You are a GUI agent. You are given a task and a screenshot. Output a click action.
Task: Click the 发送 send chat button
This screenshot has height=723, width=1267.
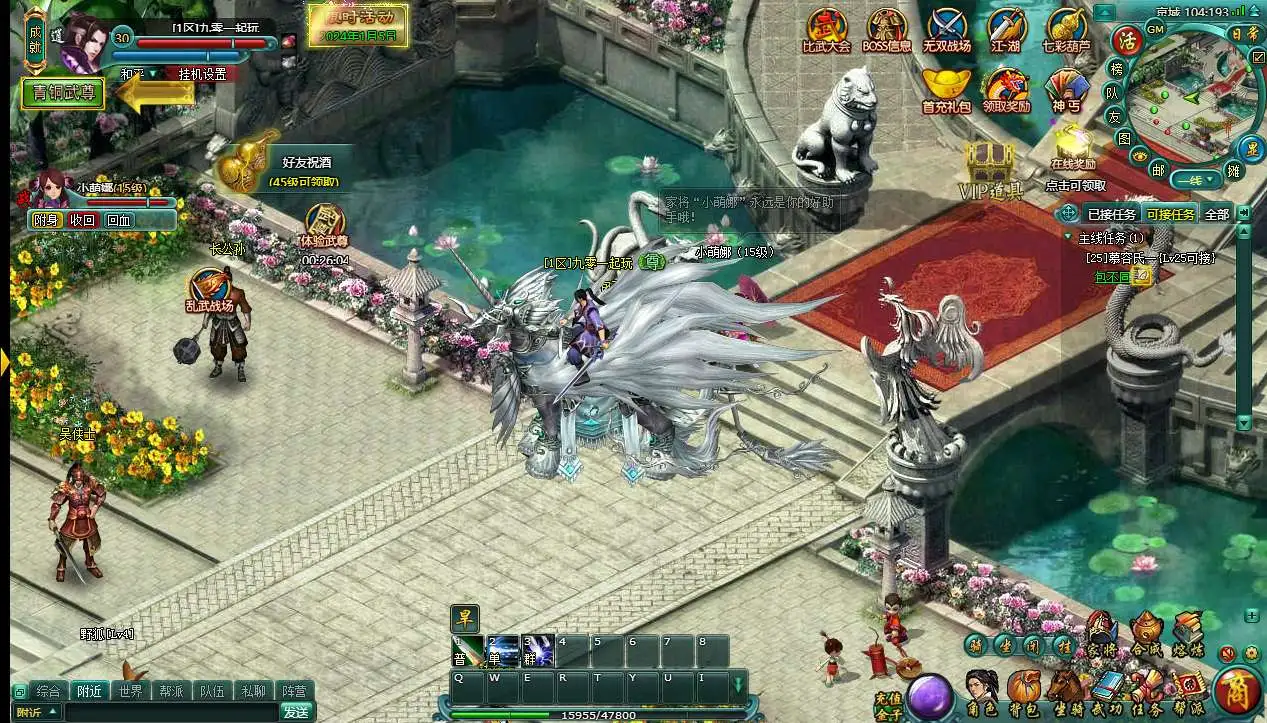(x=295, y=712)
